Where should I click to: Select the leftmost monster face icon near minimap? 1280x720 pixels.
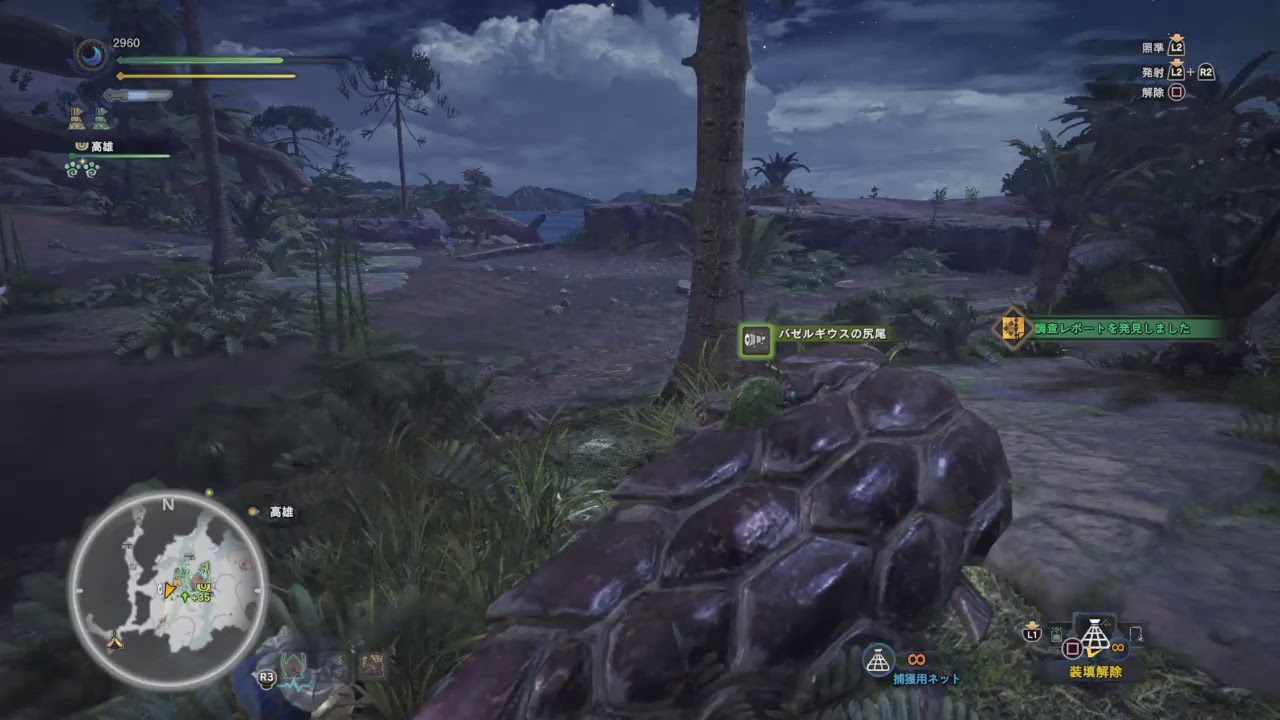[x=293, y=663]
